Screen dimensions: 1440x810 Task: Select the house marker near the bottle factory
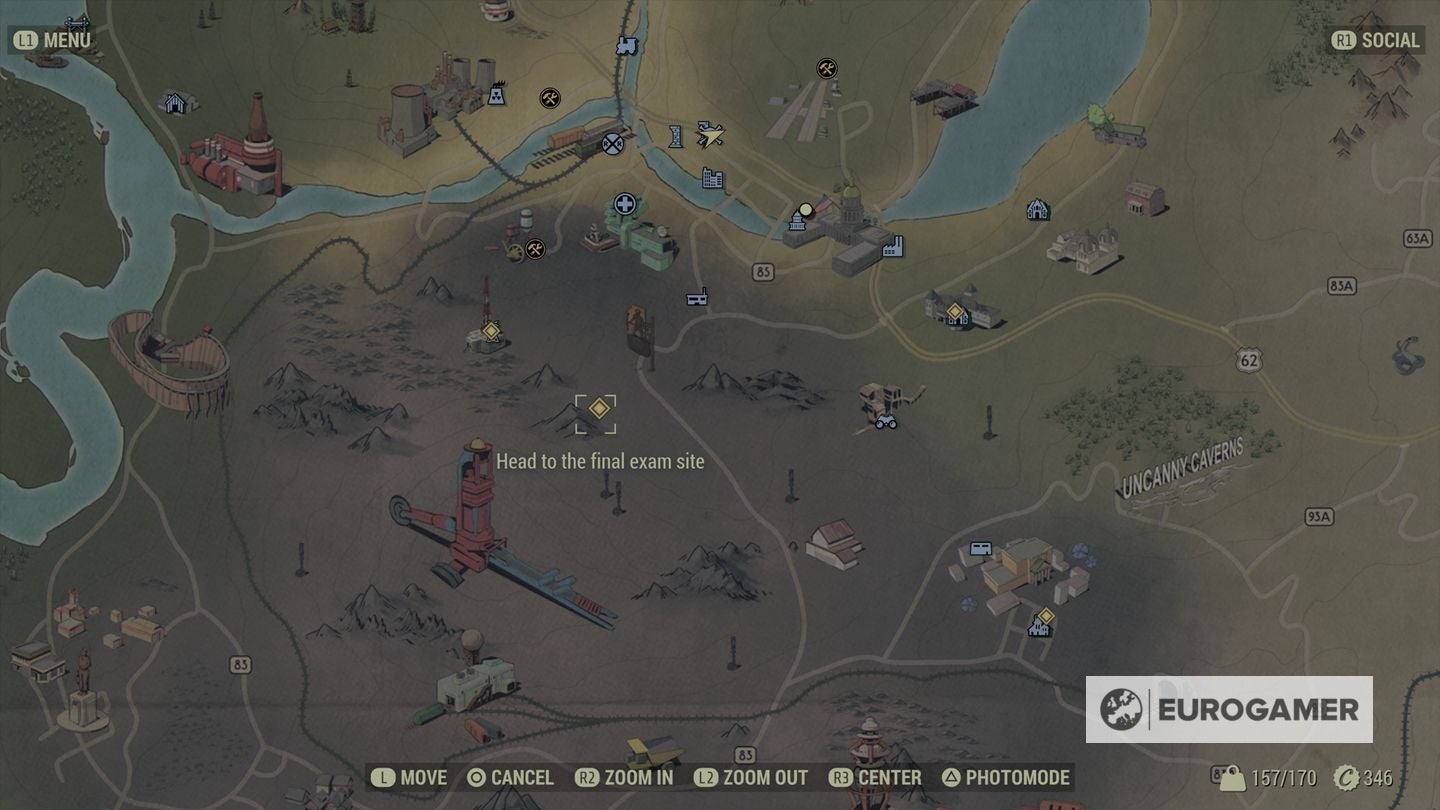click(x=175, y=102)
